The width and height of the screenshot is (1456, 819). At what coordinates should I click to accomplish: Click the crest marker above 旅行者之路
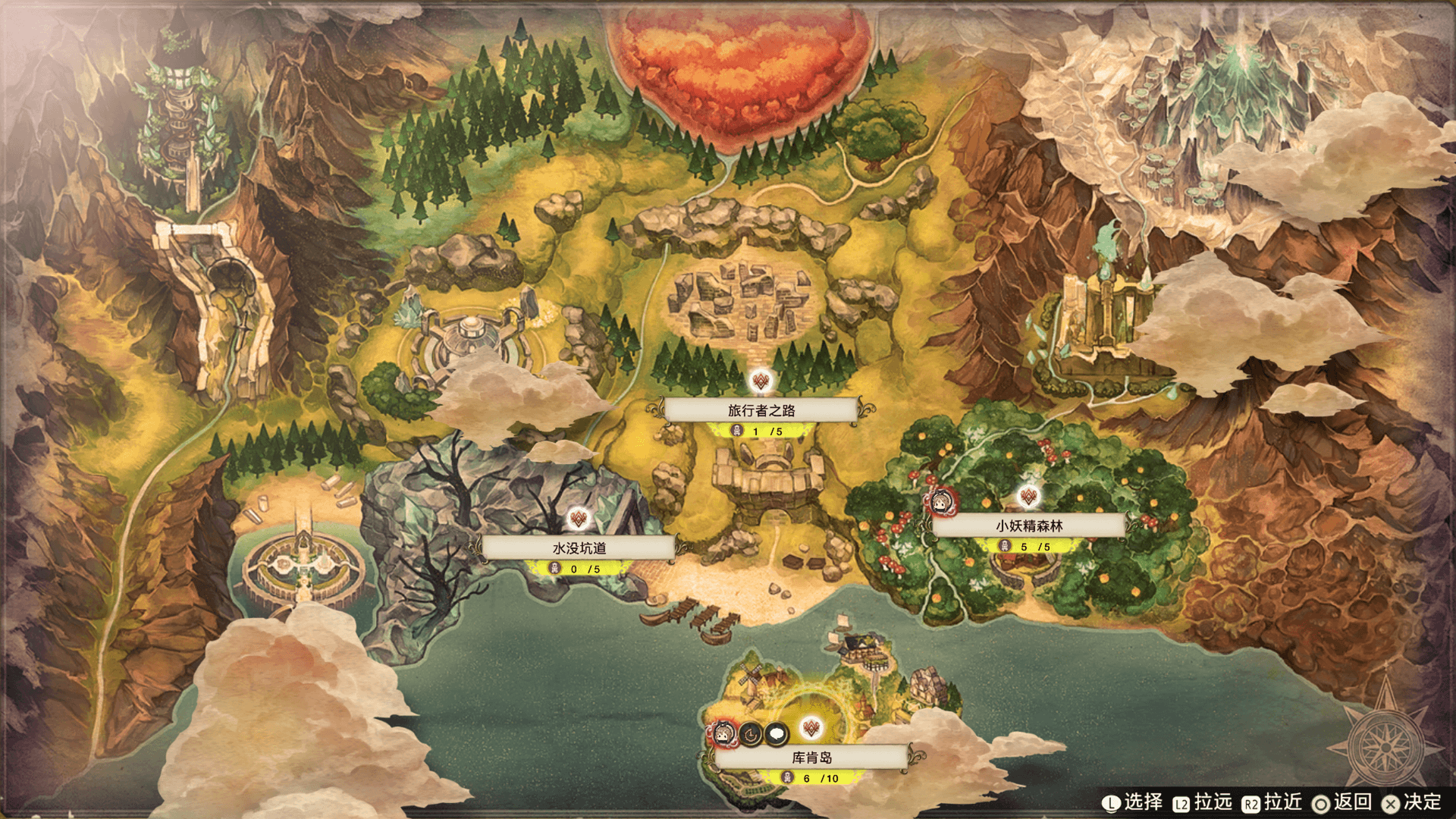click(x=761, y=381)
